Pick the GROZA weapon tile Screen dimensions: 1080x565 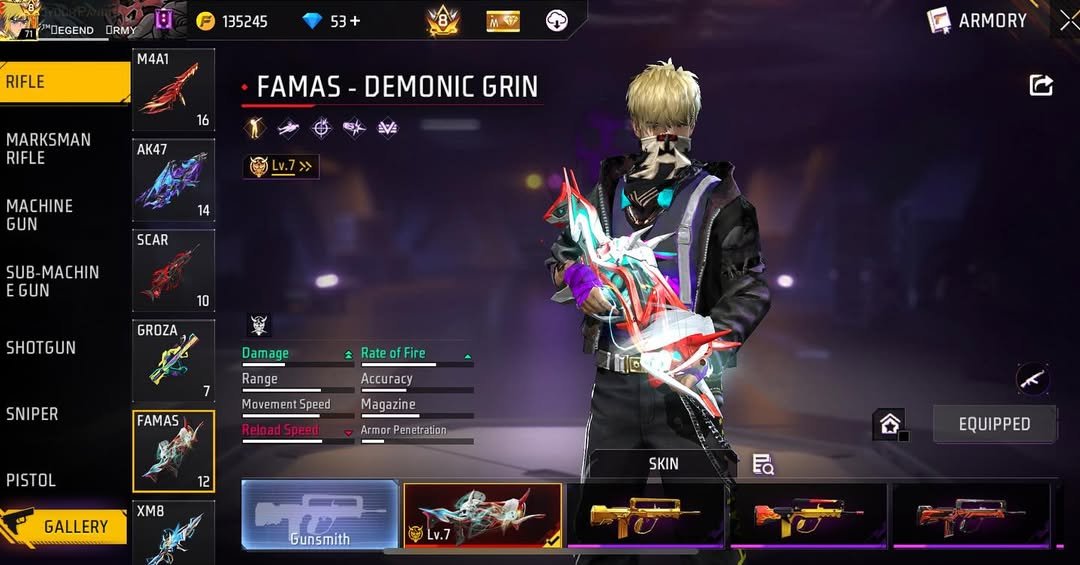[173, 360]
